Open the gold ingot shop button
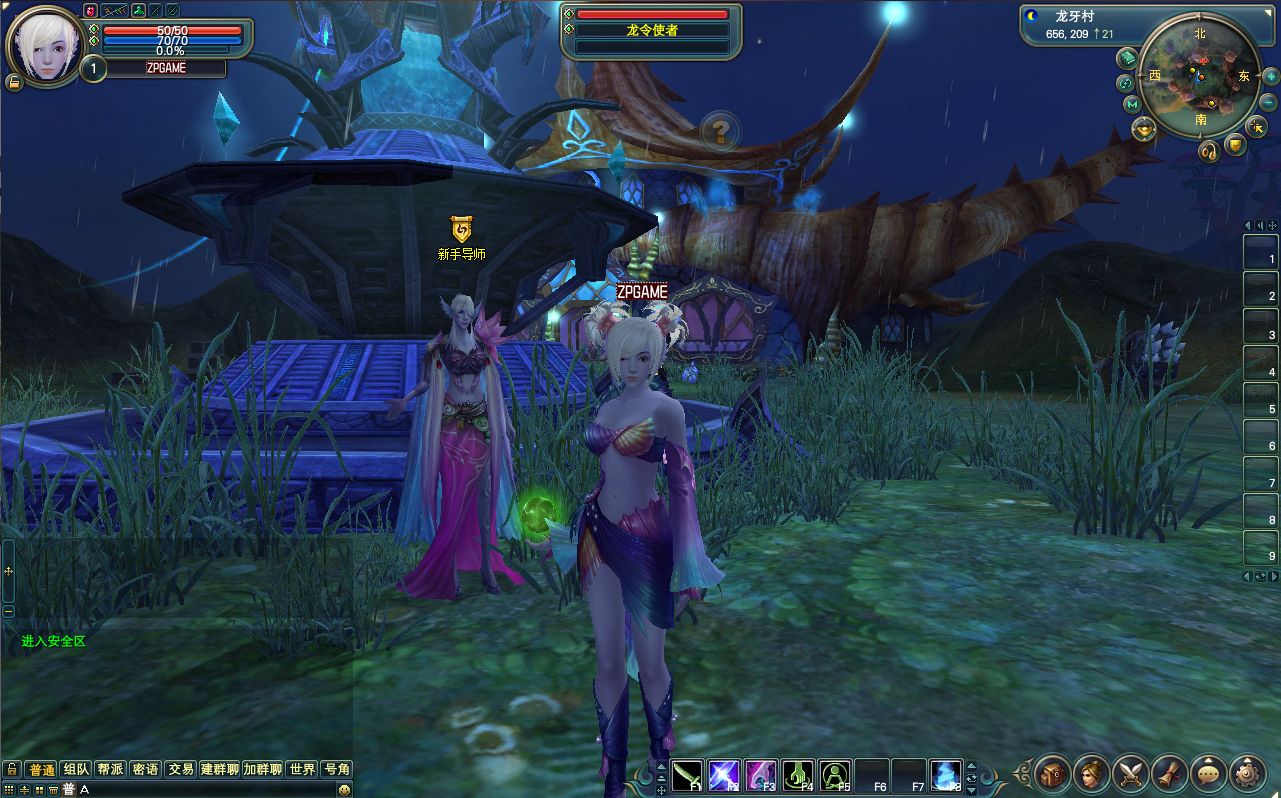 tap(1144, 128)
